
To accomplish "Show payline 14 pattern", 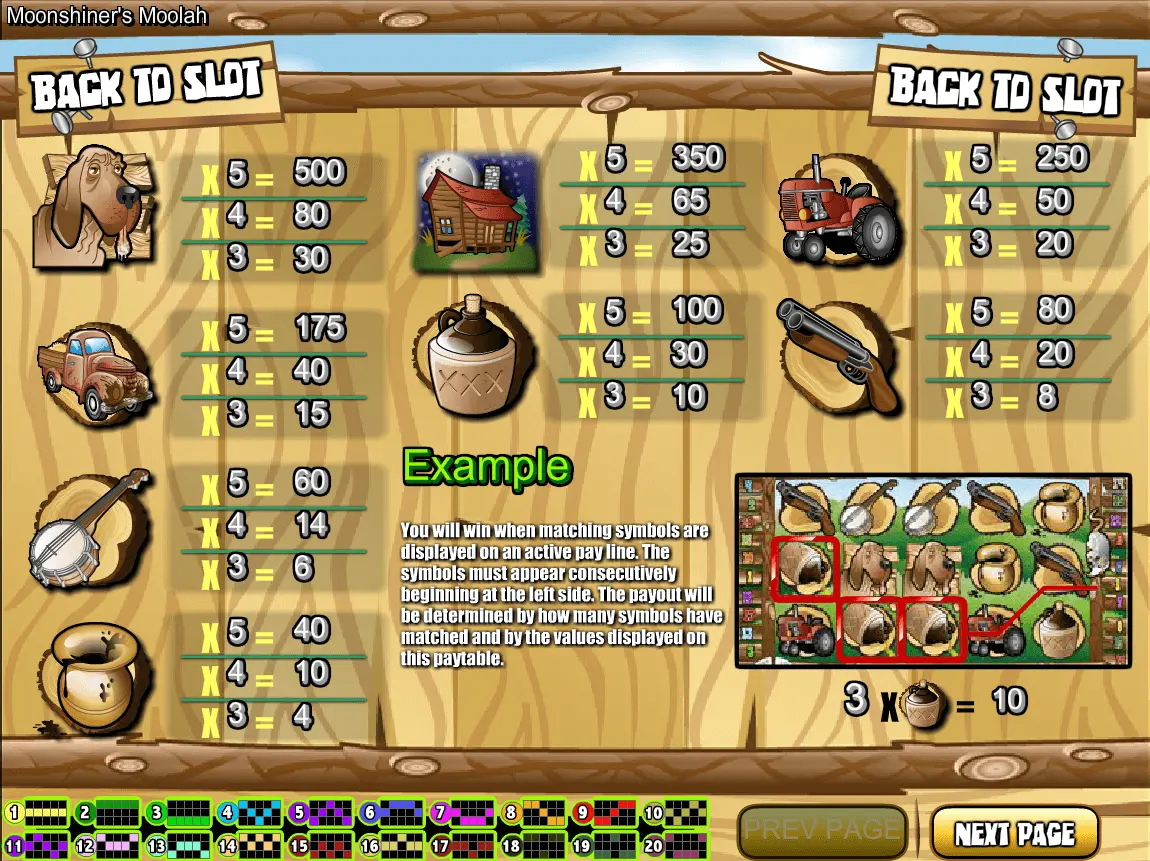I will (x=248, y=845).
